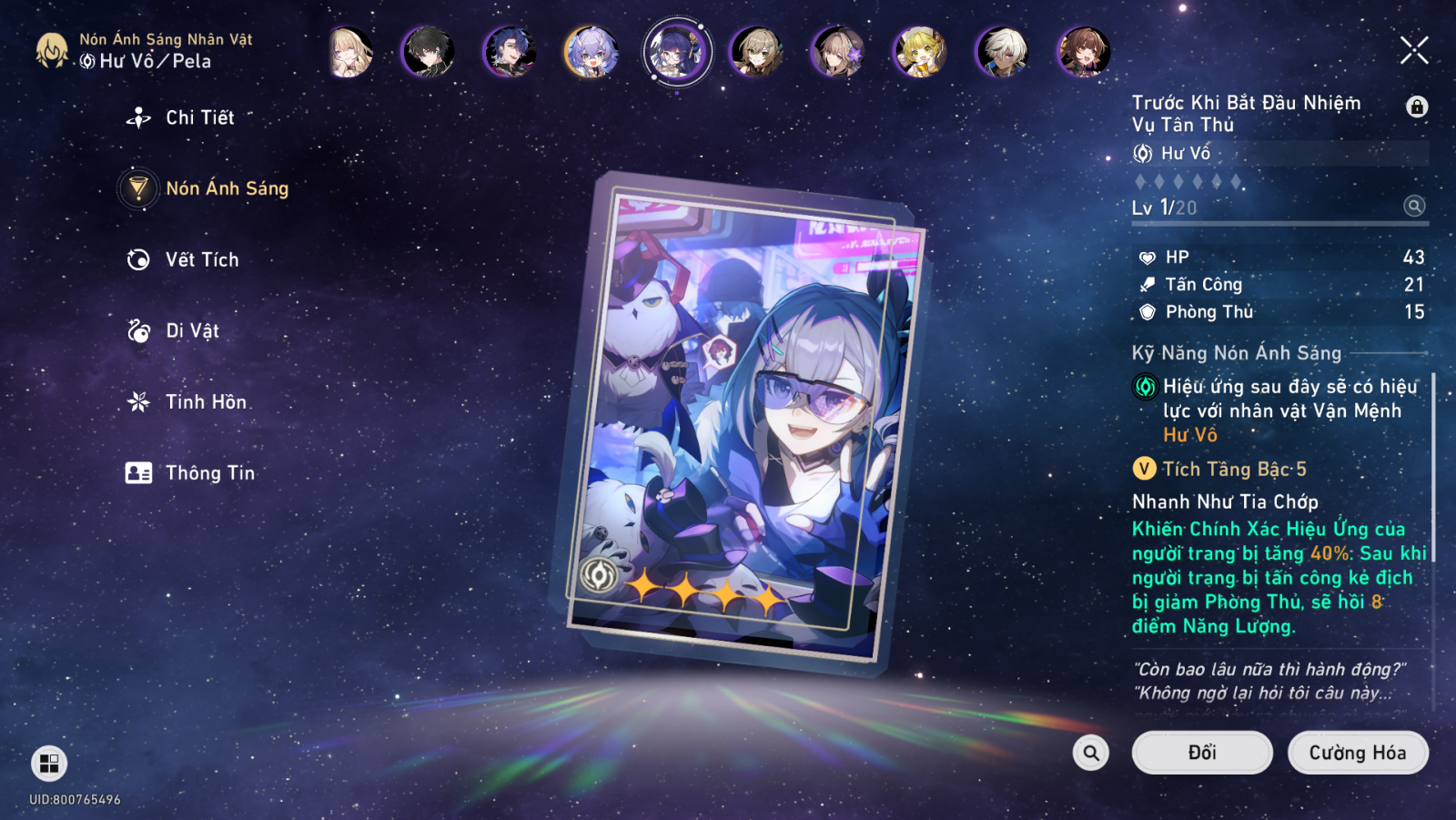The height and width of the screenshot is (820, 1456).
Task: Show the Thông Tin info tab
Action: click(x=208, y=472)
